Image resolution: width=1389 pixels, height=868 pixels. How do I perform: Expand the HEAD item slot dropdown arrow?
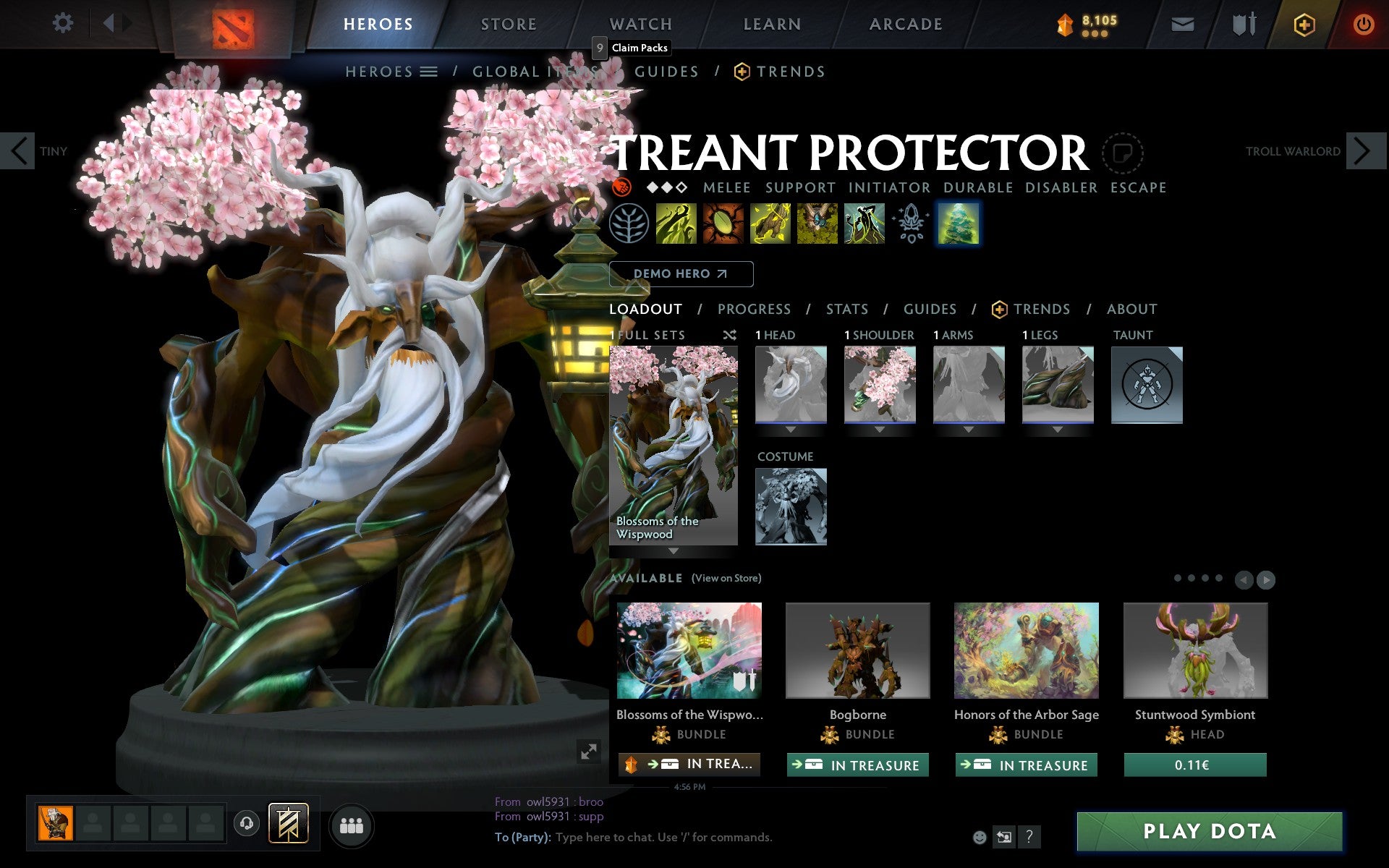tap(790, 428)
